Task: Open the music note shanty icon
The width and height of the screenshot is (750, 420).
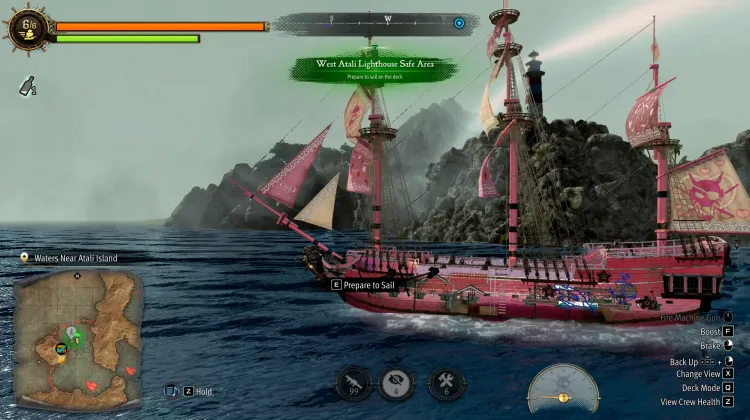Action: (x=171, y=391)
